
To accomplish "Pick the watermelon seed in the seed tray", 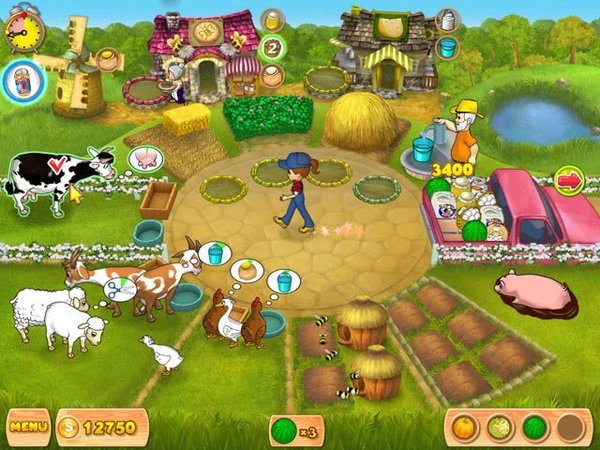I will tap(534, 428).
